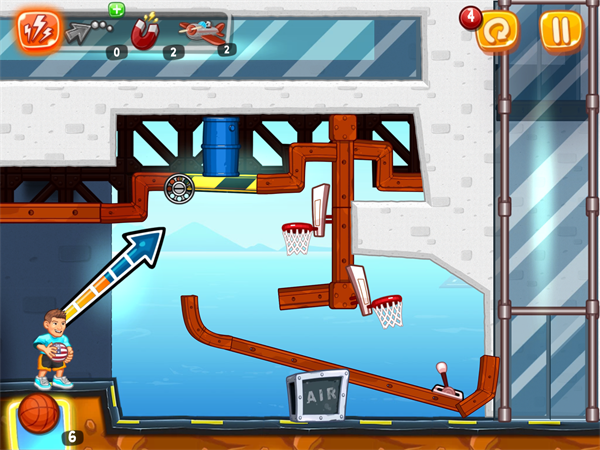Use the red magnet power-up

(146, 33)
